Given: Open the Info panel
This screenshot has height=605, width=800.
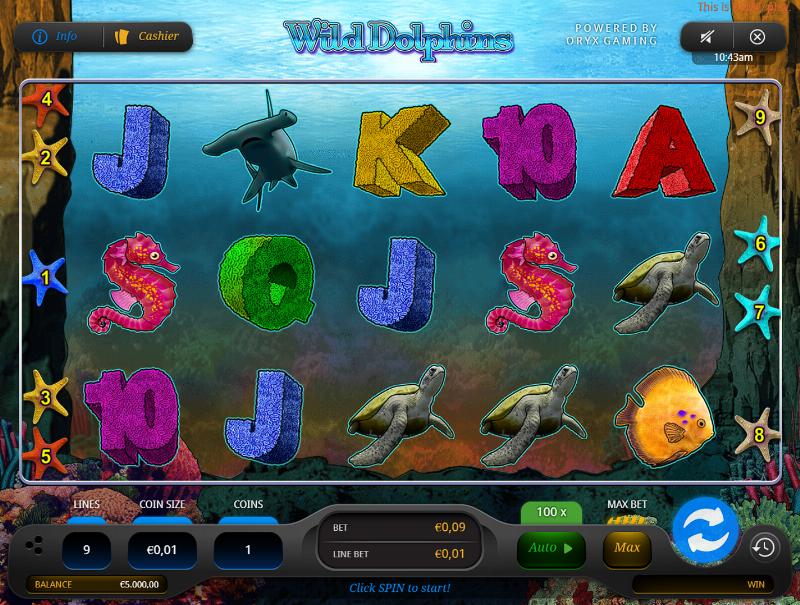Looking at the screenshot, I should (57, 37).
